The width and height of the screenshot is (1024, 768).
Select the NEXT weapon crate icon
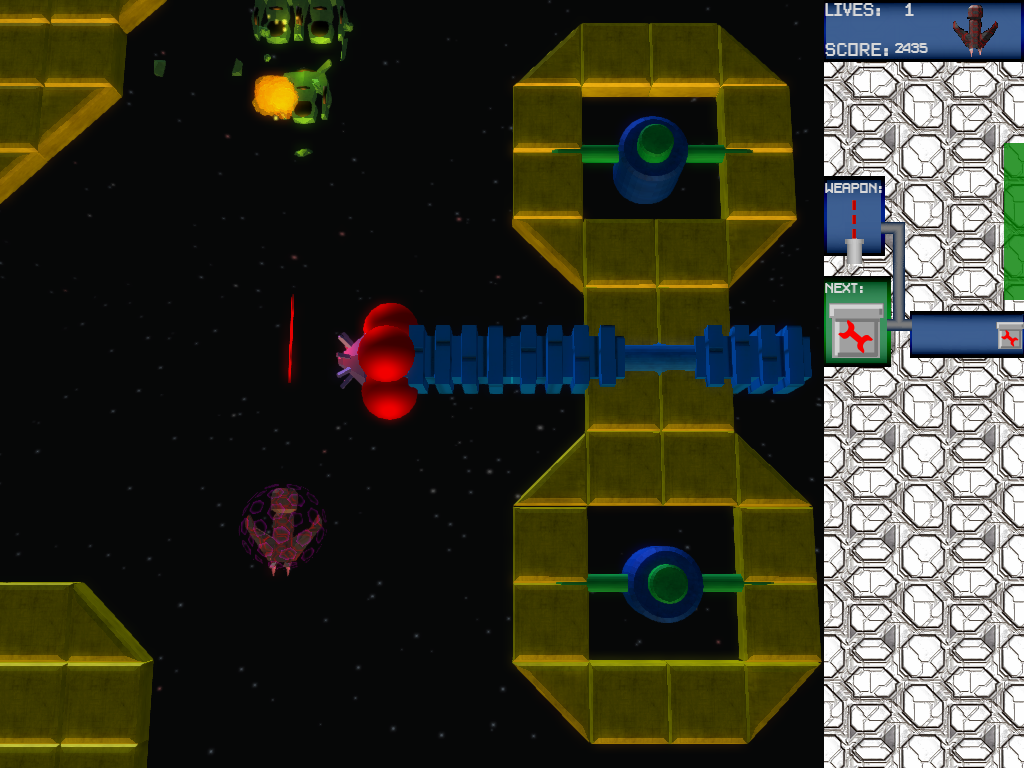[857, 332]
